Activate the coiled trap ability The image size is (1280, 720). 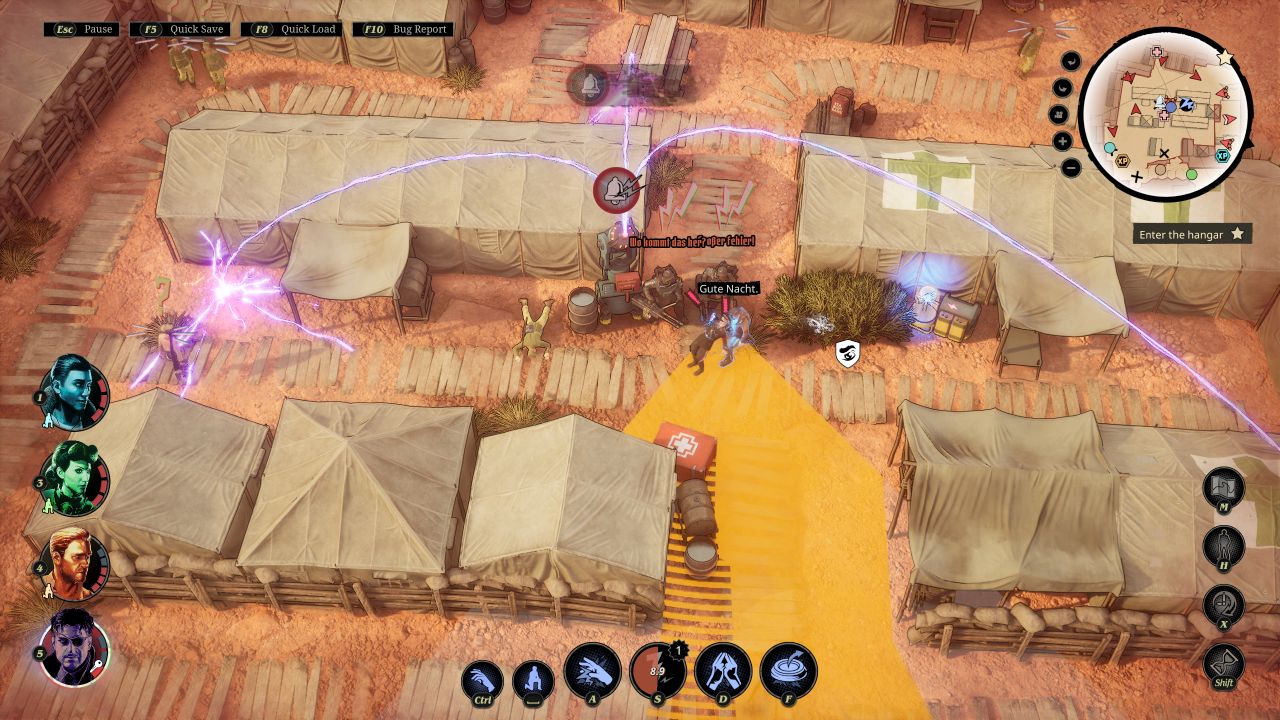[x=788, y=669]
